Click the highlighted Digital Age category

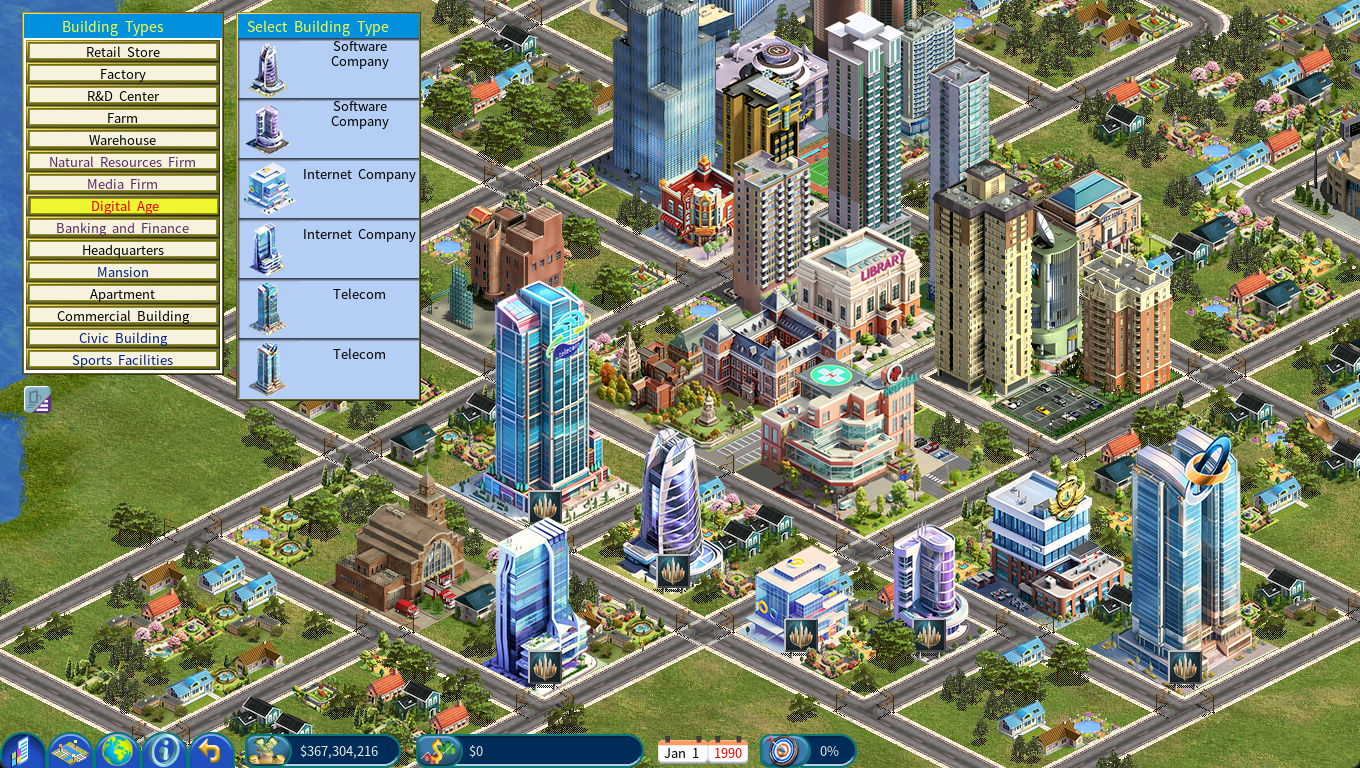click(x=123, y=206)
